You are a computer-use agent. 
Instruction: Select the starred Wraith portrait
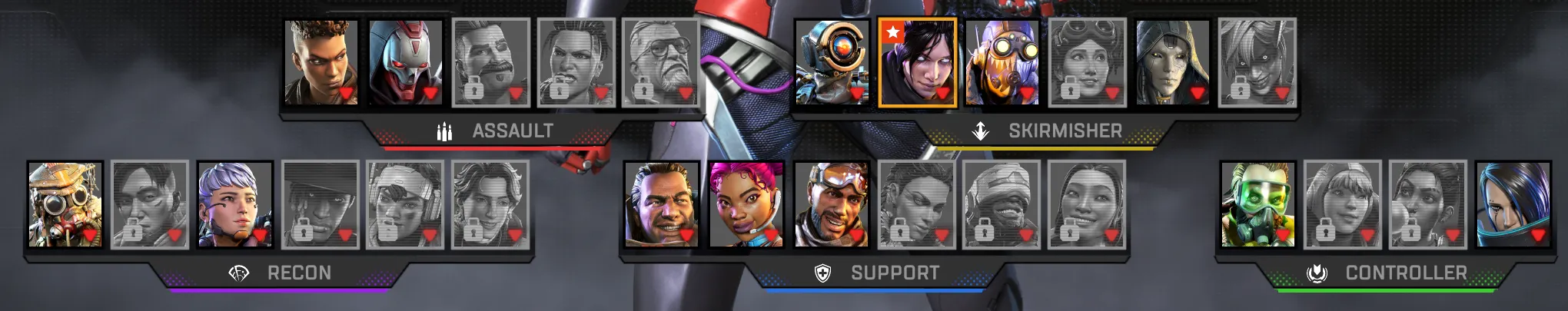click(x=917, y=63)
